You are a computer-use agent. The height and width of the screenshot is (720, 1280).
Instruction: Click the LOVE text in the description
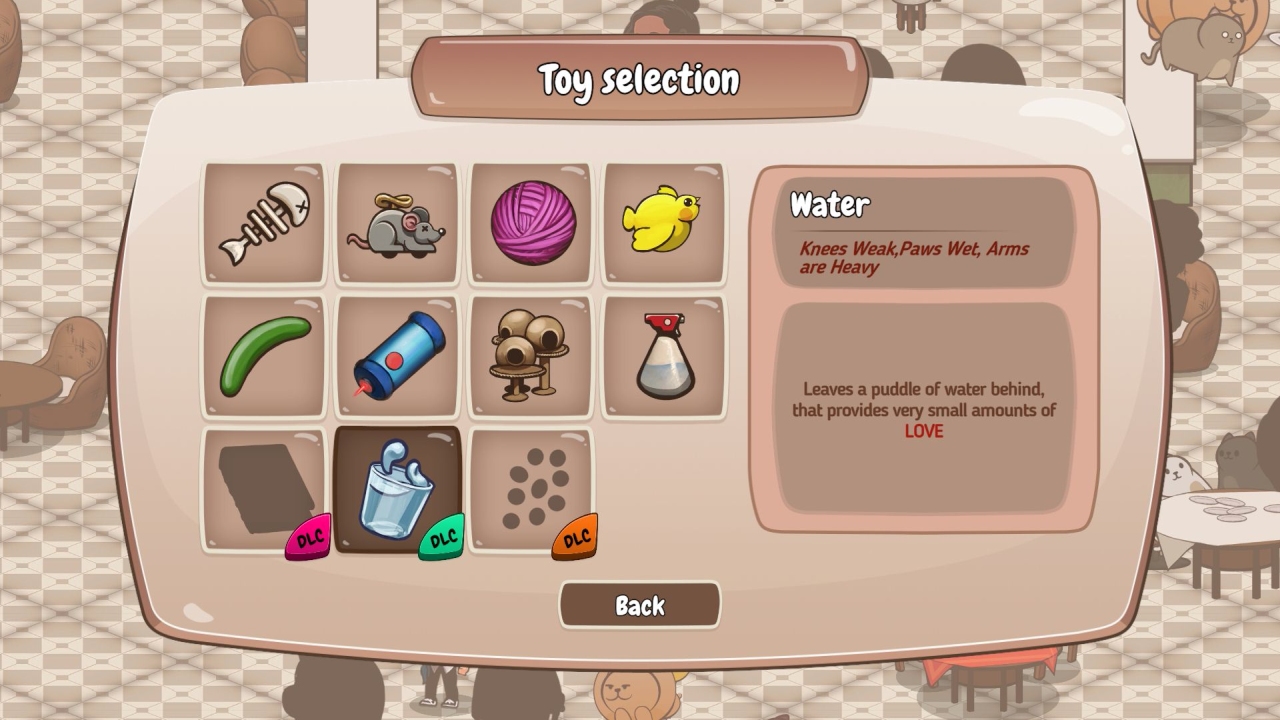923,432
